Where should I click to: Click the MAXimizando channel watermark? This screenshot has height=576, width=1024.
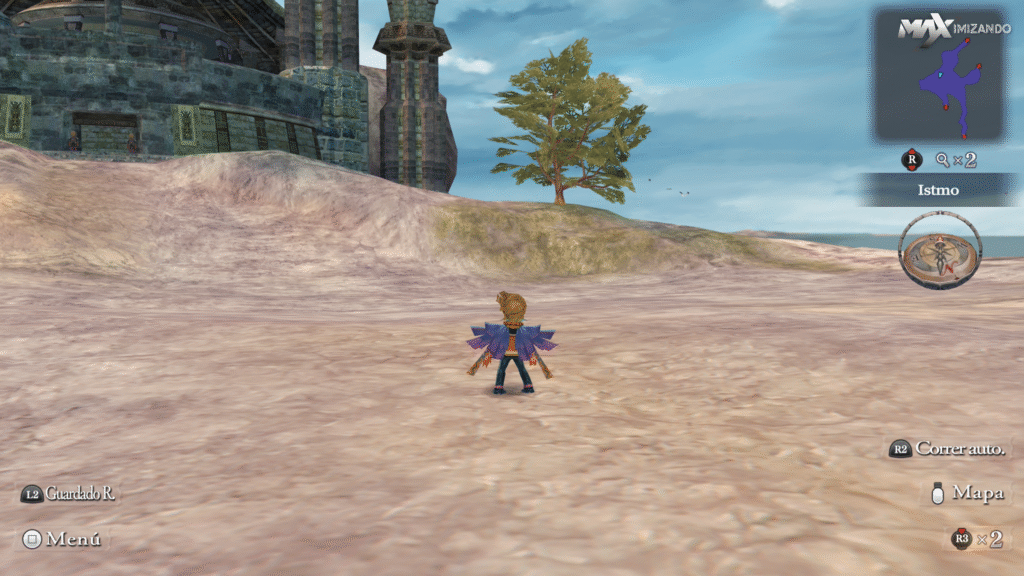coord(953,28)
